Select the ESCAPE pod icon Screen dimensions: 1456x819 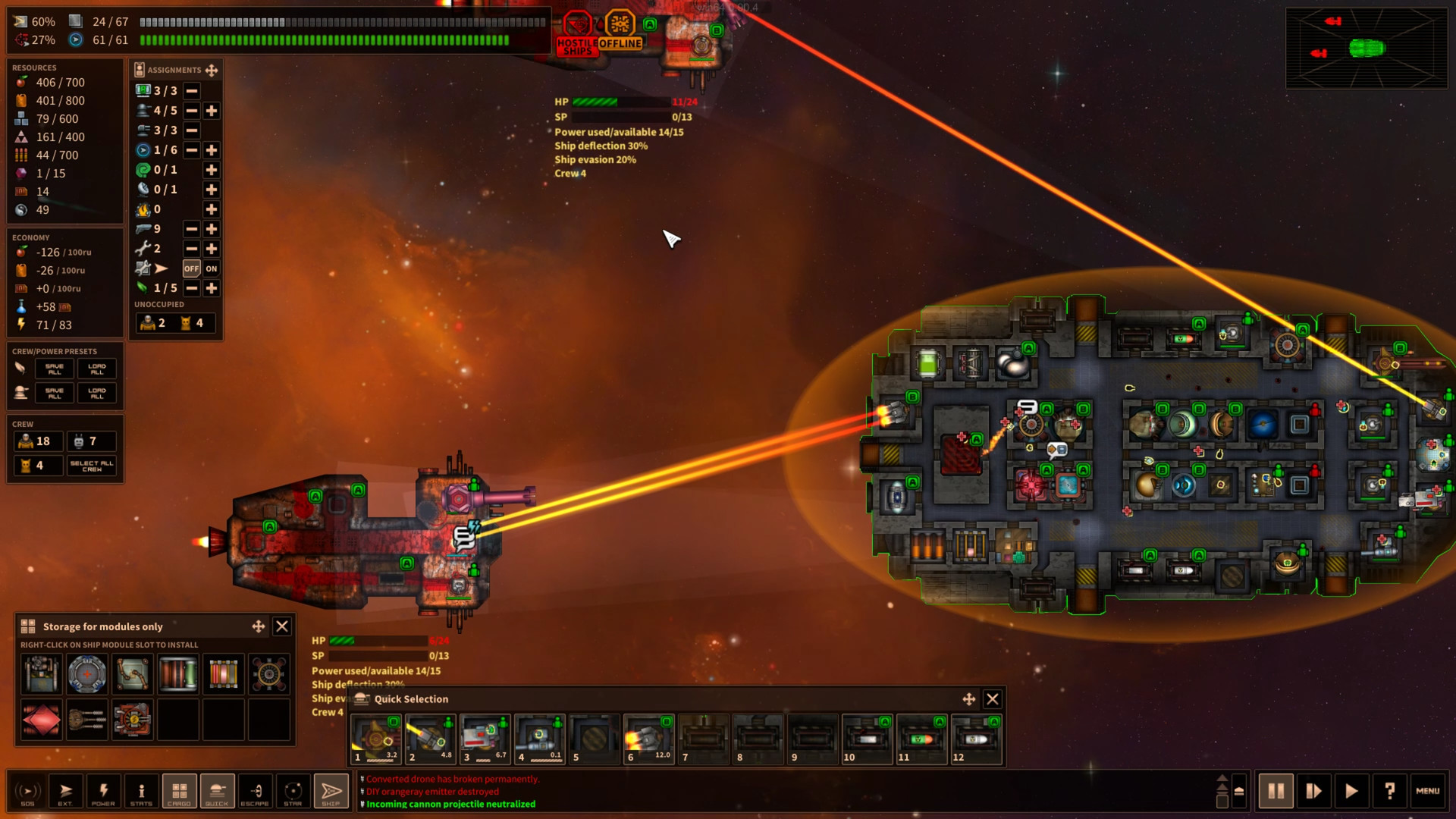click(x=255, y=791)
